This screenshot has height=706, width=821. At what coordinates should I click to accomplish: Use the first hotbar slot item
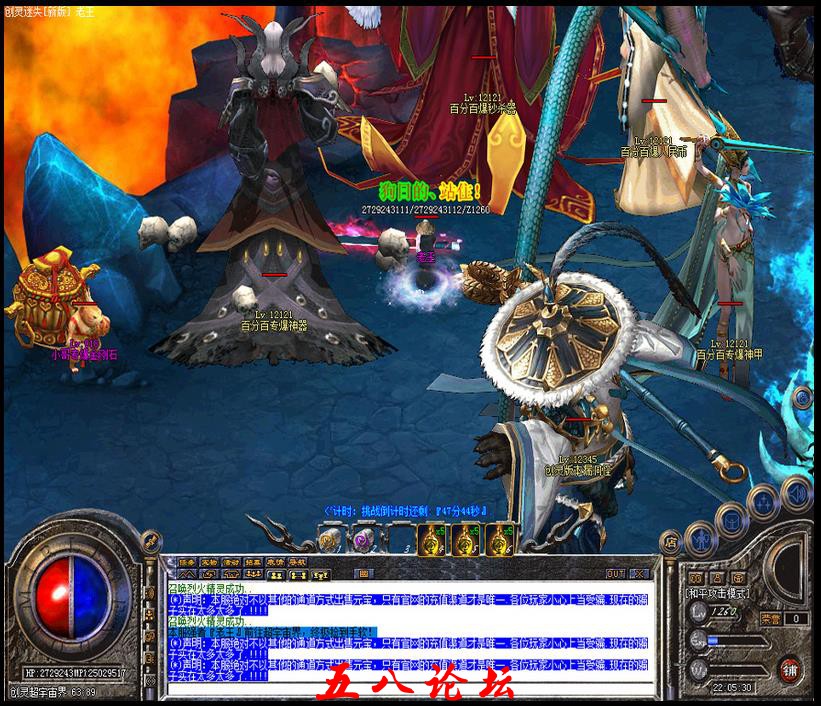coord(330,540)
